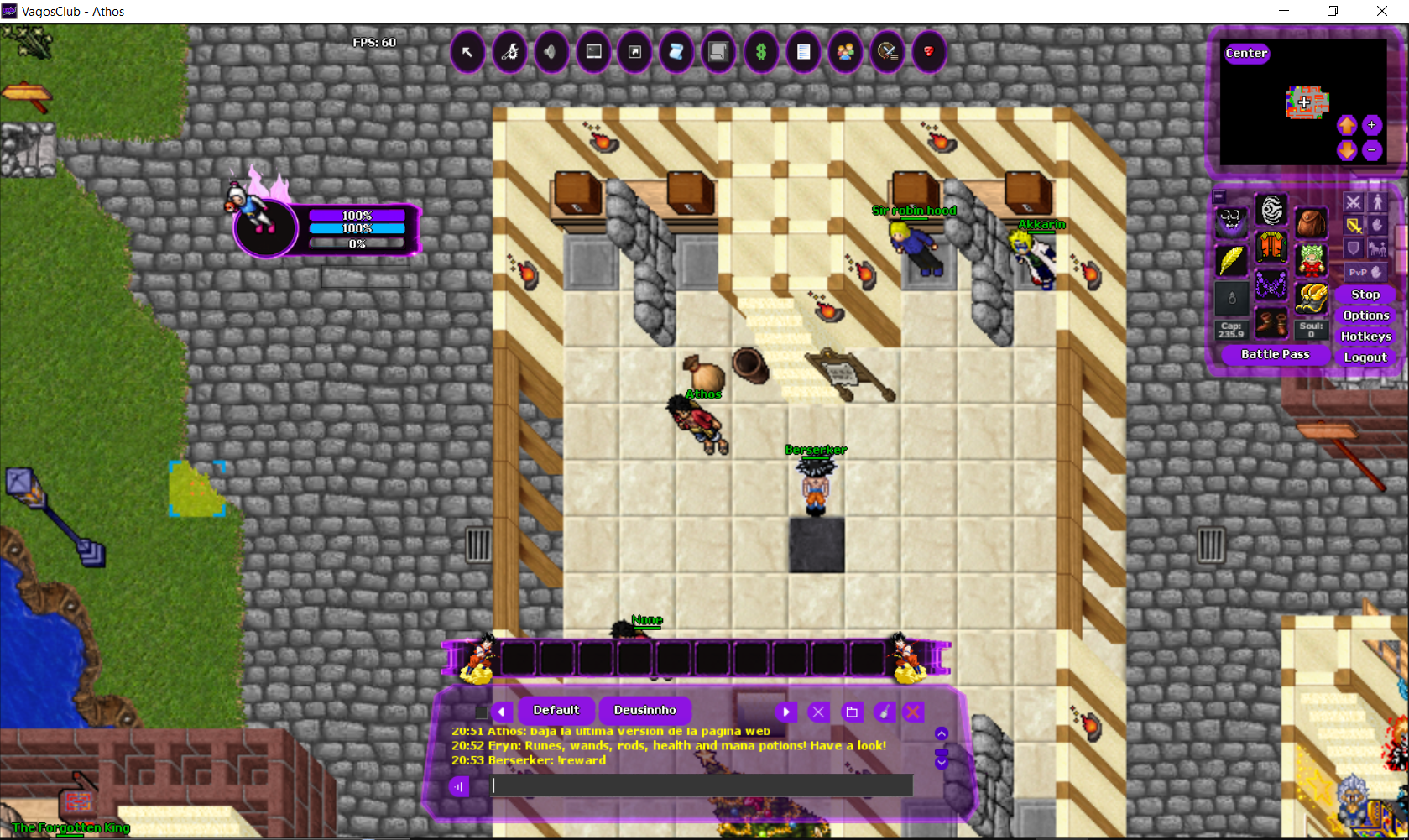Click the Logout button
Image resolution: width=1409 pixels, height=840 pixels.
[x=1365, y=357]
